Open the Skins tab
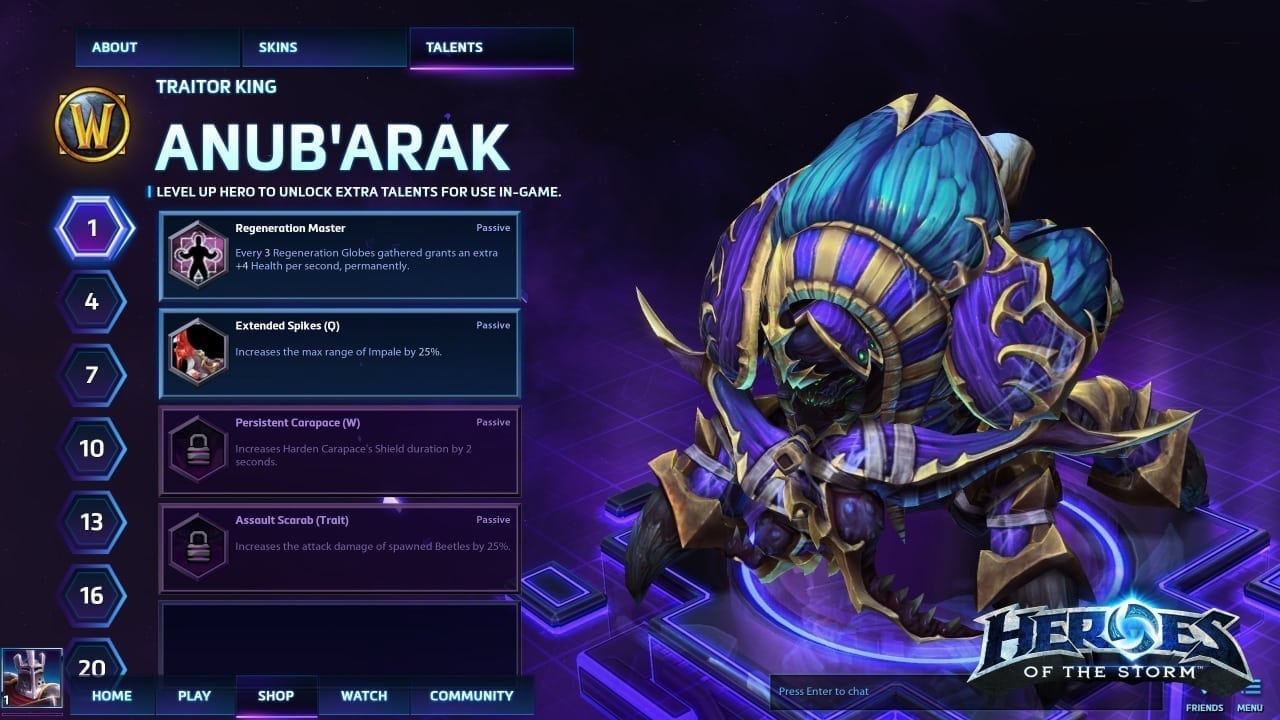Image resolution: width=1280 pixels, height=720 pixels. point(324,47)
